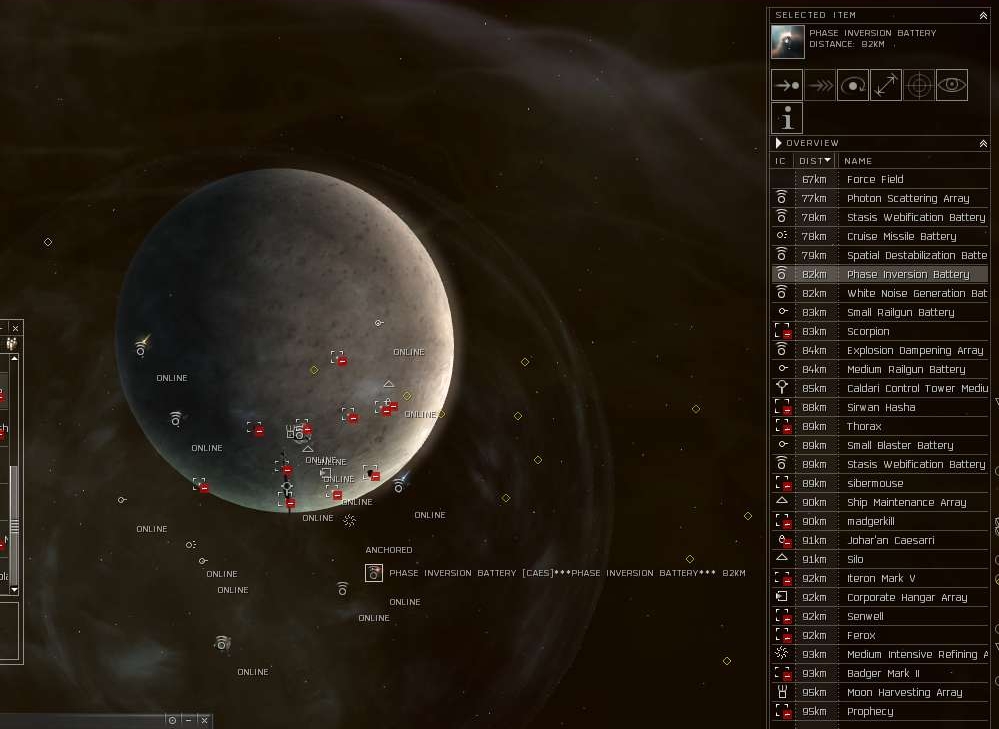The height and width of the screenshot is (729, 999).
Task: Choose Iteron Mark V from the overview
Action: coord(881,579)
